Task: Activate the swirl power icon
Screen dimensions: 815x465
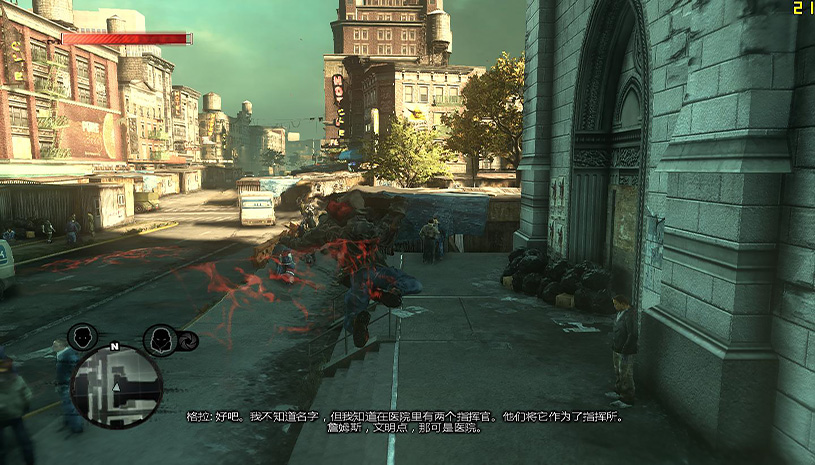Action: coord(187,340)
